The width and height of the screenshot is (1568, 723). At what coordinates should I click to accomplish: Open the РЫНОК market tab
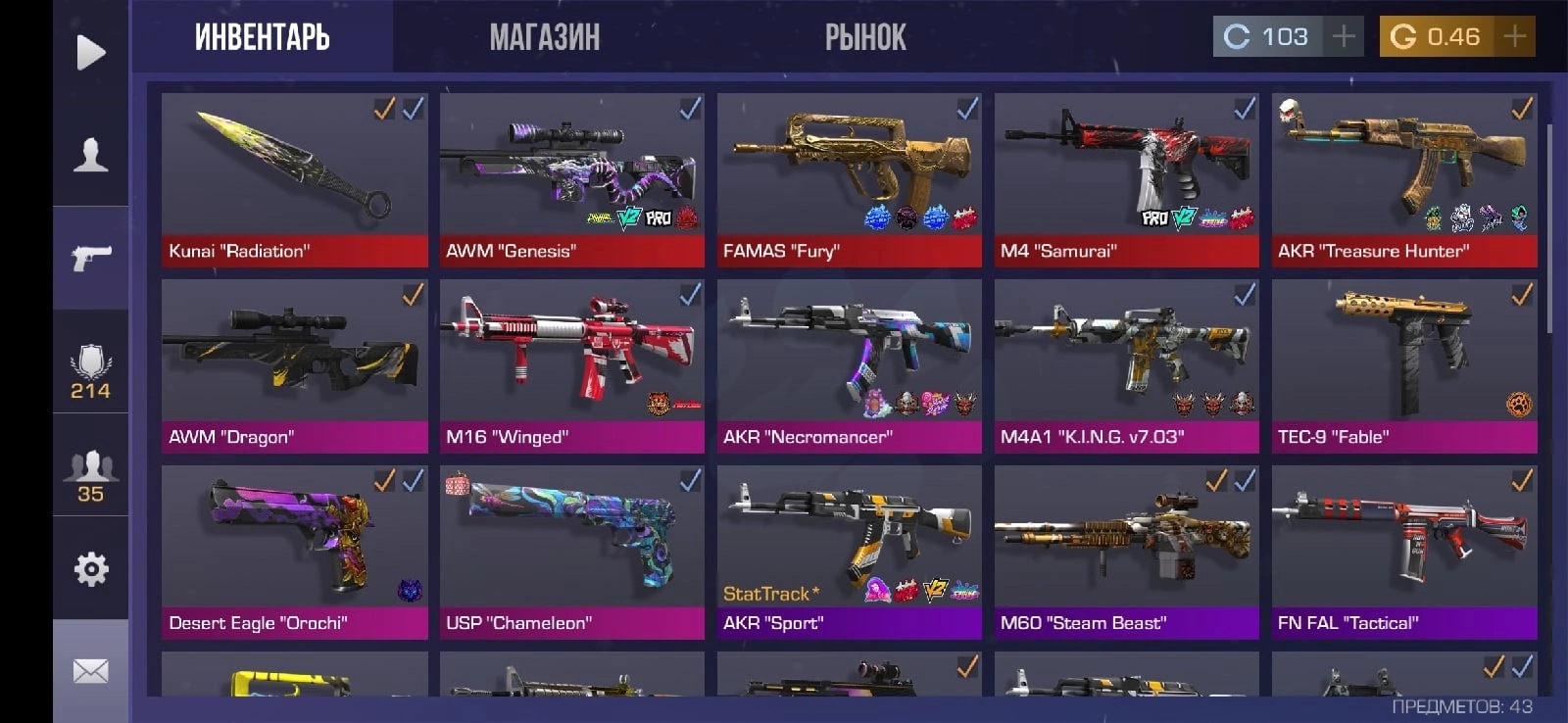[865, 37]
